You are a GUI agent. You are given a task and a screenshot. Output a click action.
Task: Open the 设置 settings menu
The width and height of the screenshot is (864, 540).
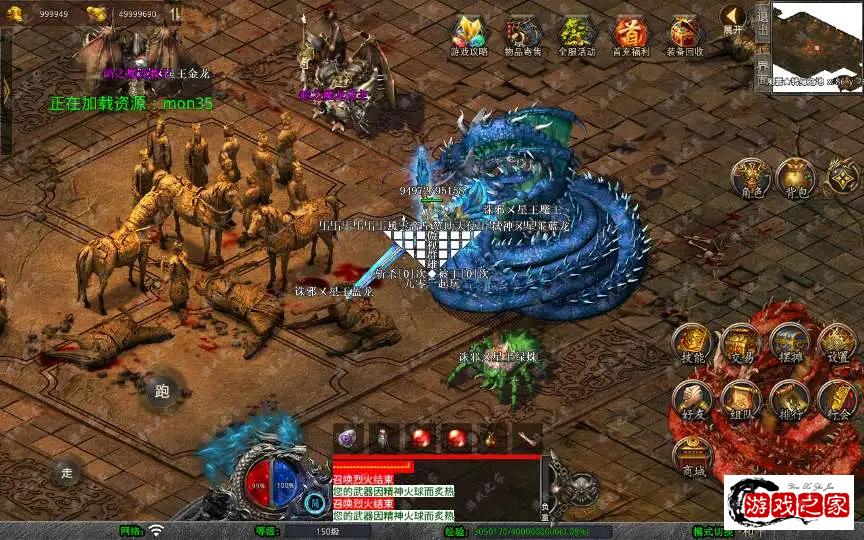pos(838,345)
